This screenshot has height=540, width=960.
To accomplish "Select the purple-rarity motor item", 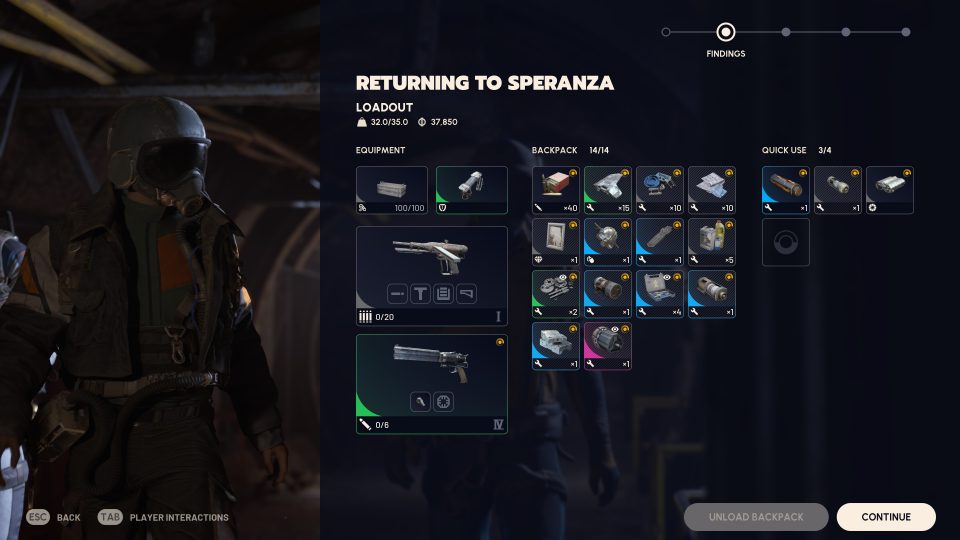I will point(608,346).
